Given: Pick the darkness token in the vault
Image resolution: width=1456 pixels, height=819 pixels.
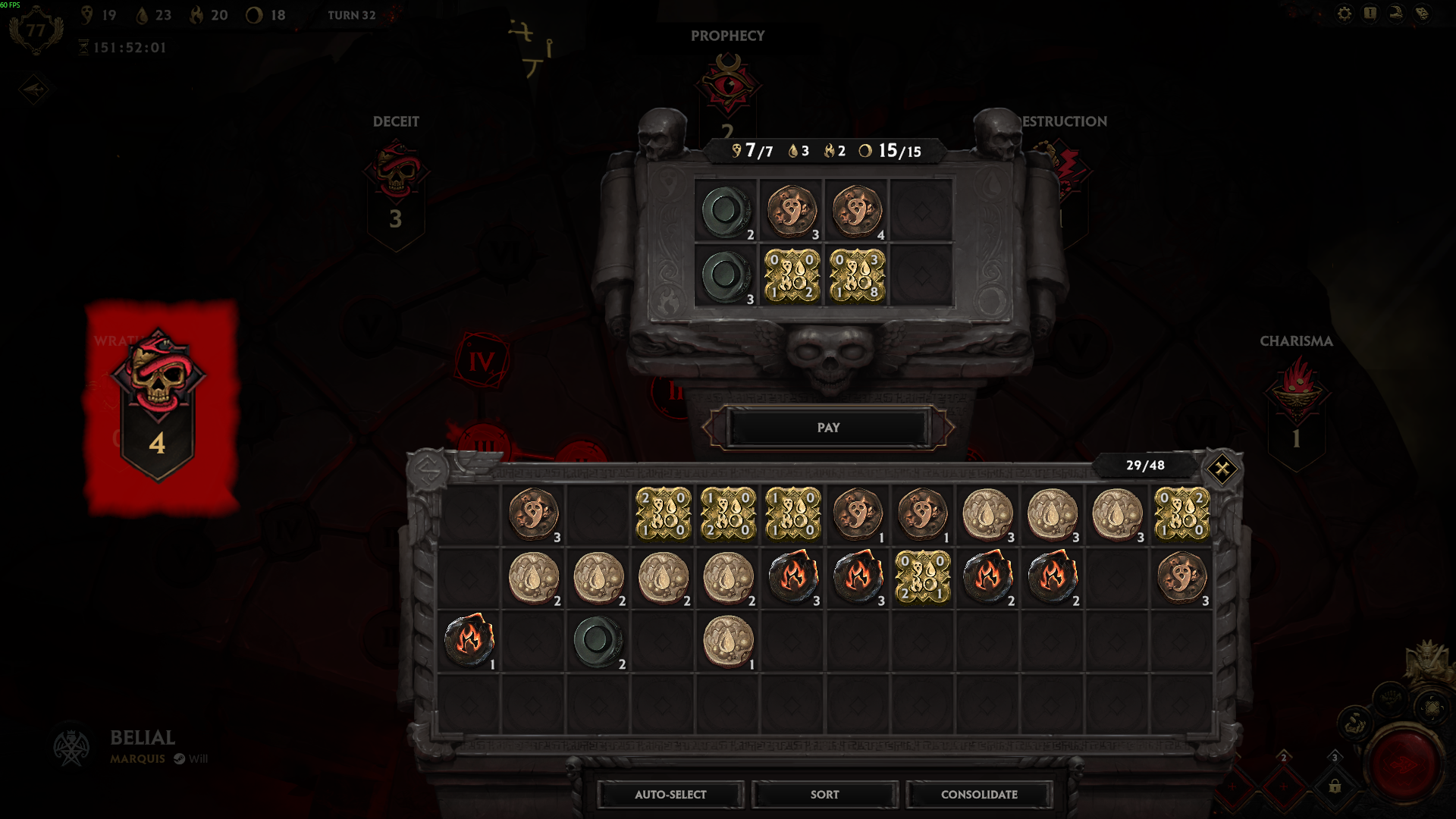Looking at the screenshot, I should 598,641.
